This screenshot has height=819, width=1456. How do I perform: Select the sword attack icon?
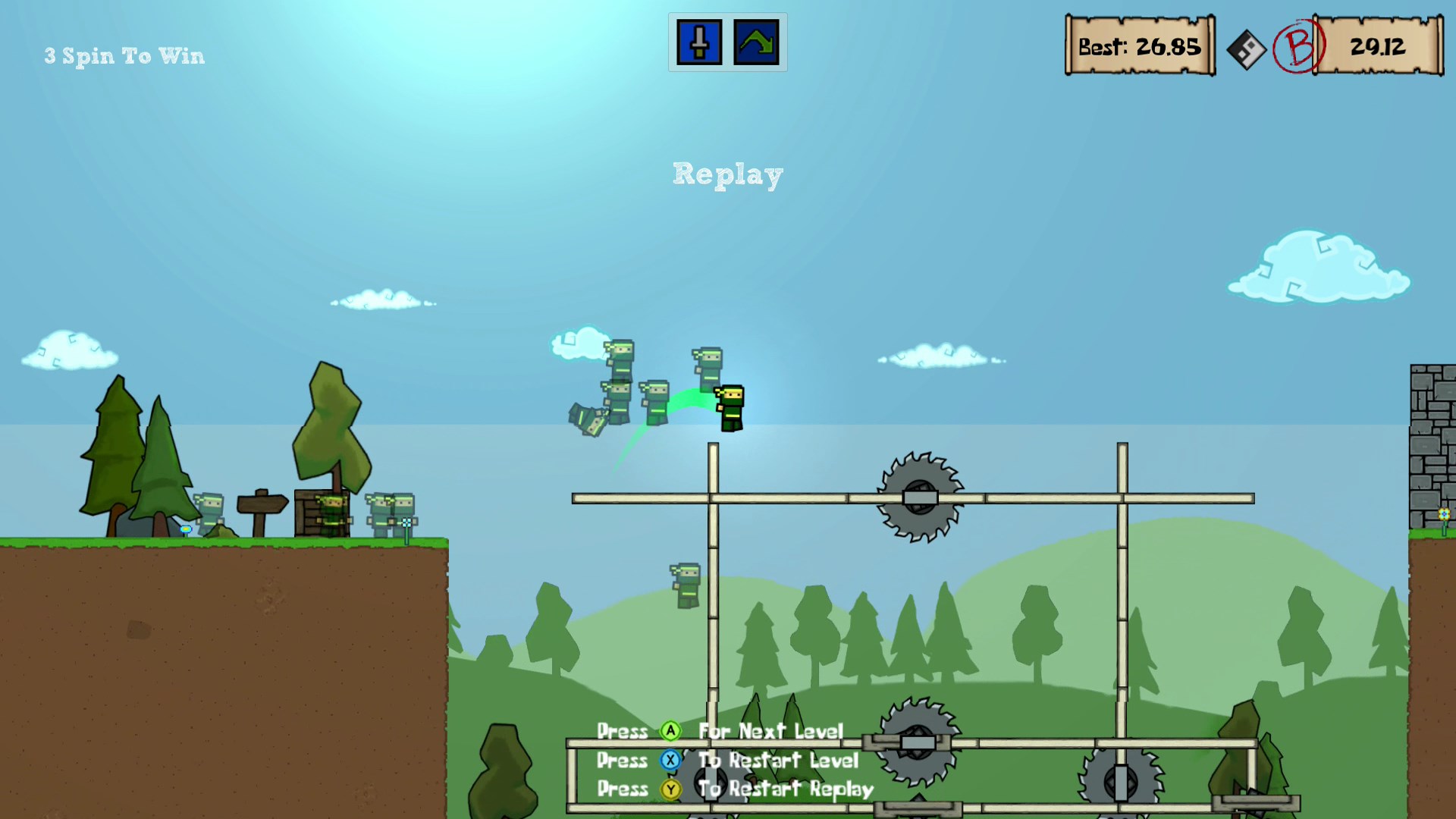pos(698,43)
